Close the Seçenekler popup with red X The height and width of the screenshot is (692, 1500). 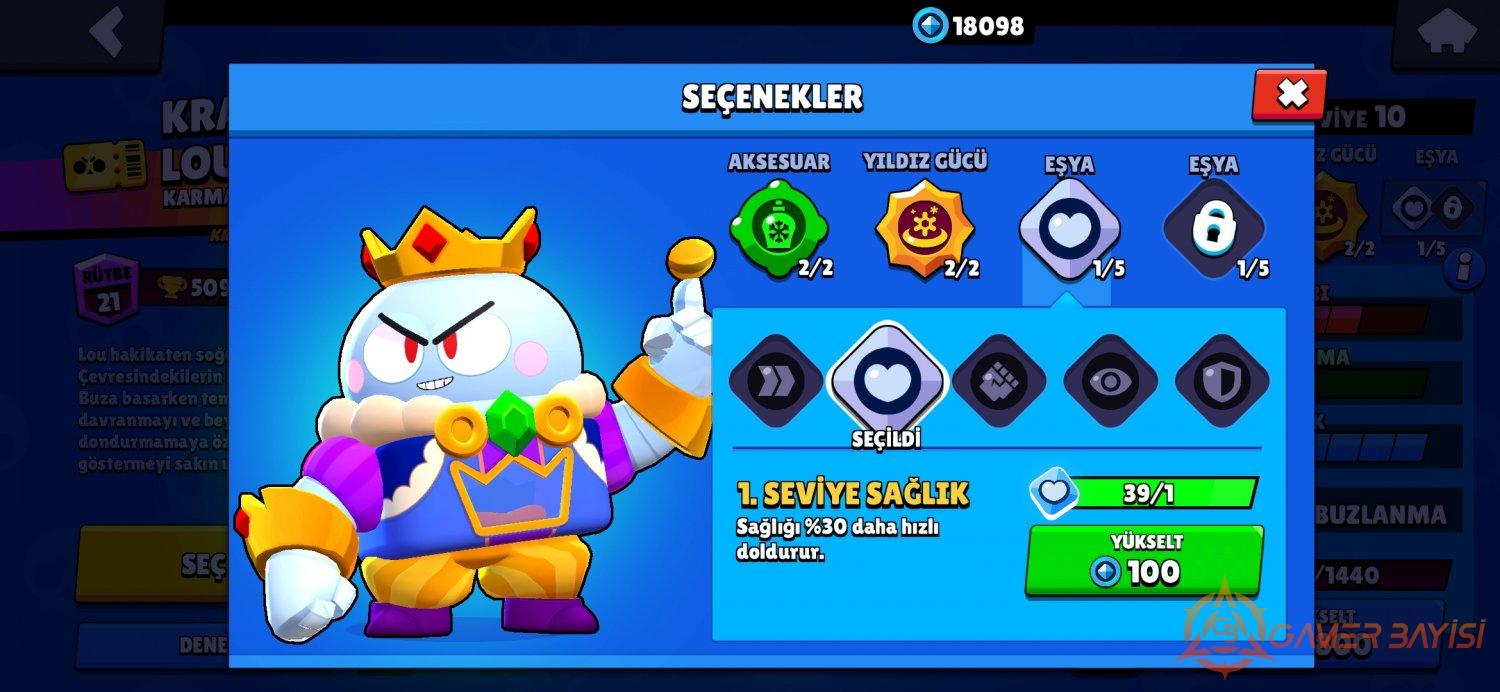pyautogui.click(x=1290, y=95)
